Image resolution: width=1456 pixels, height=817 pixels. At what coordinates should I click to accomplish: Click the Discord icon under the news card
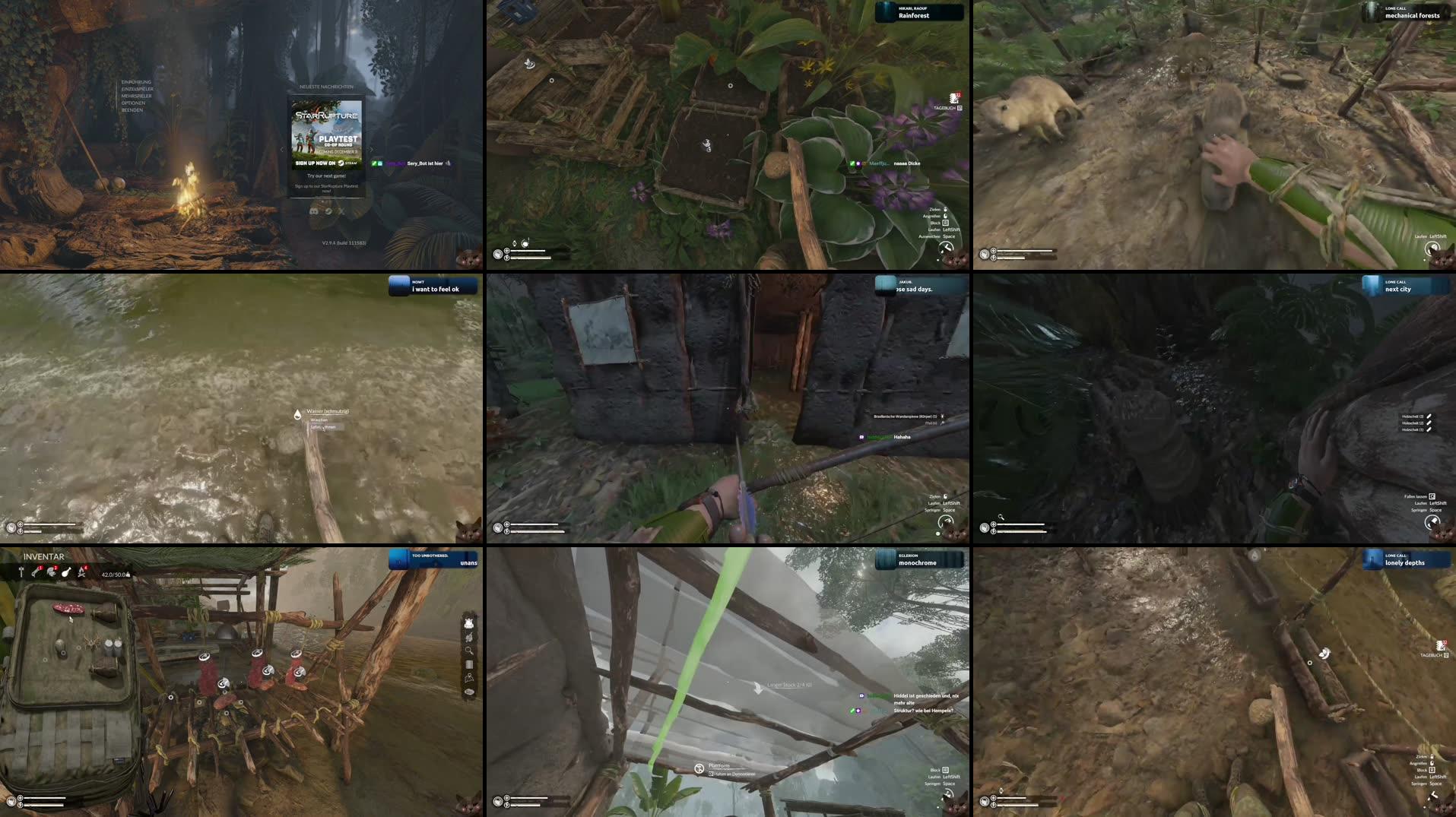point(314,211)
